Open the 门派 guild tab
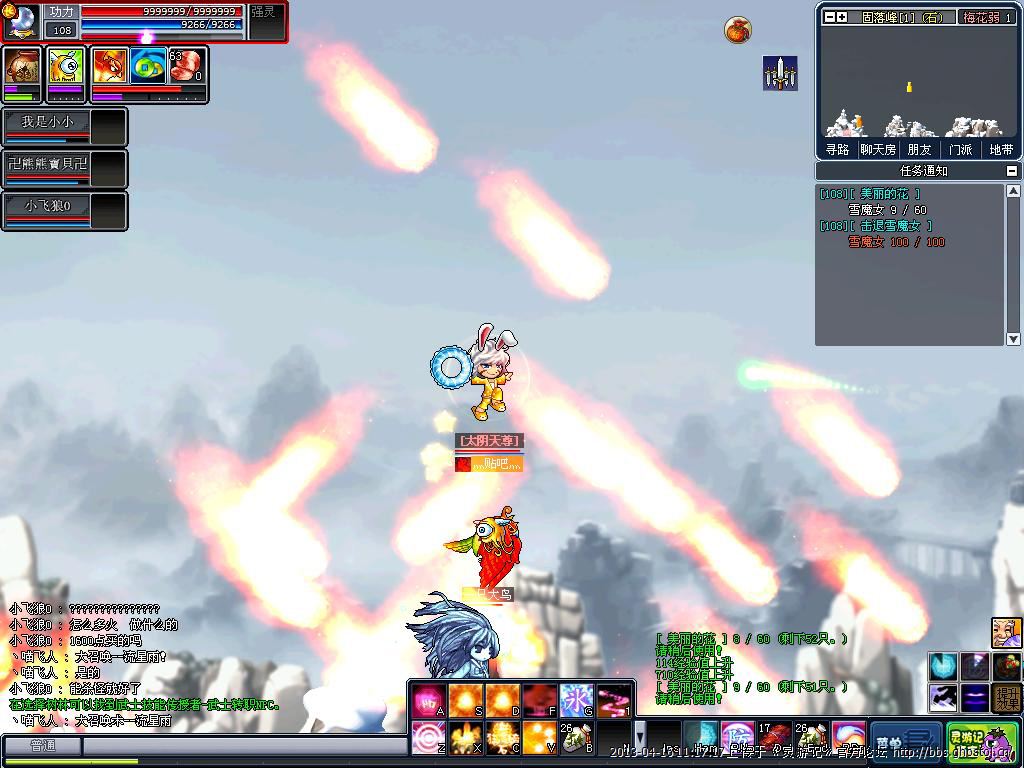1024x768 pixels. click(960, 149)
